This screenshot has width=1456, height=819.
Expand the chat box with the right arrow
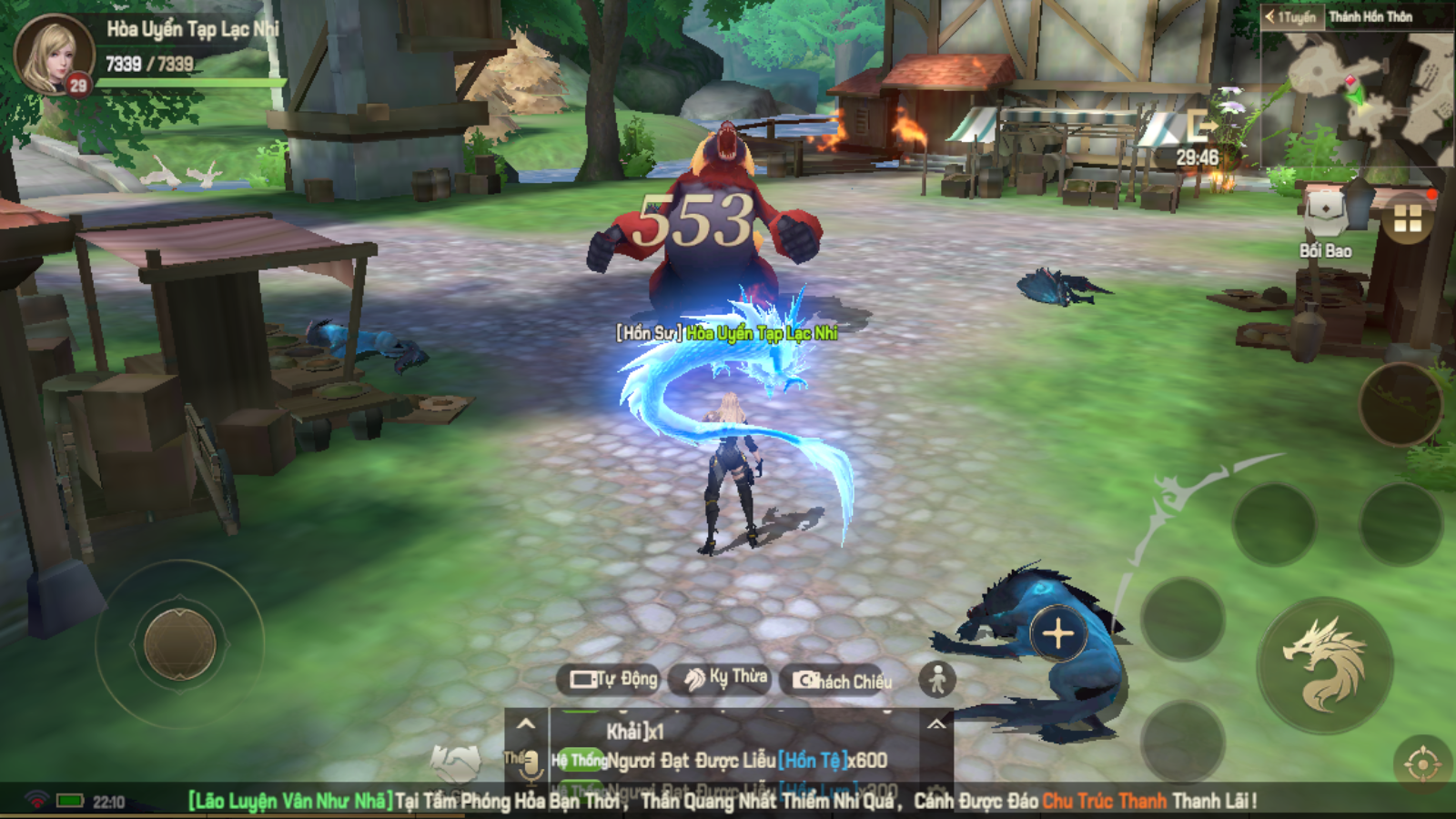[x=936, y=724]
